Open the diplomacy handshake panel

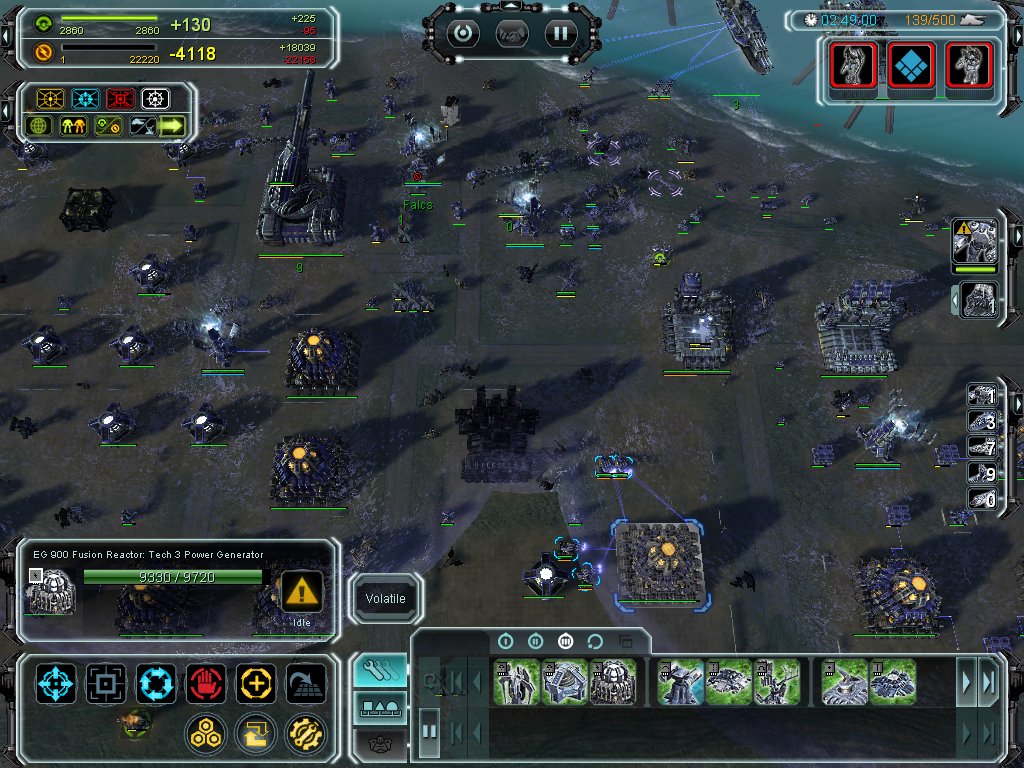(x=512, y=33)
